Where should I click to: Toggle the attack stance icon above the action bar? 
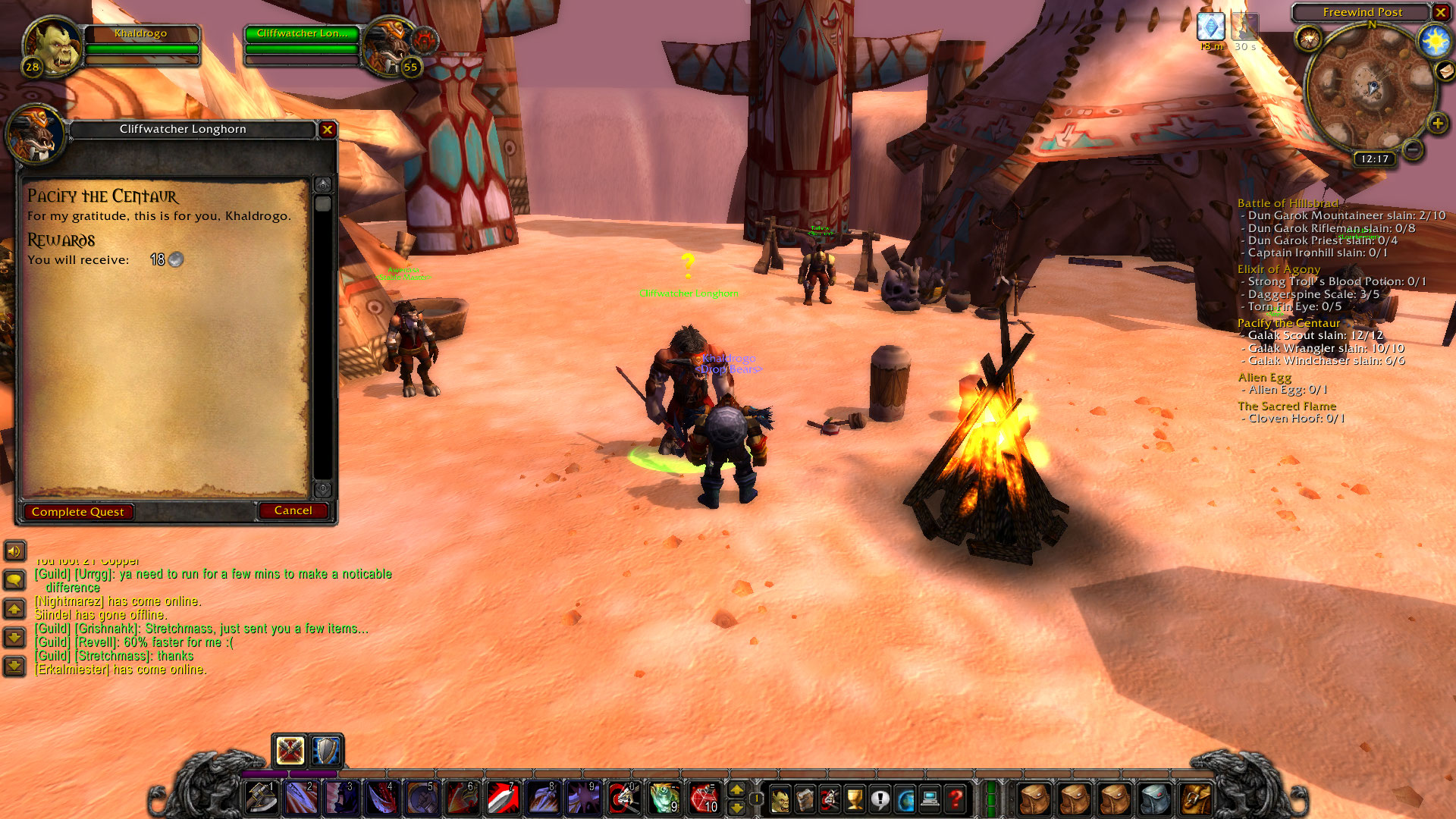click(x=290, y=751)
